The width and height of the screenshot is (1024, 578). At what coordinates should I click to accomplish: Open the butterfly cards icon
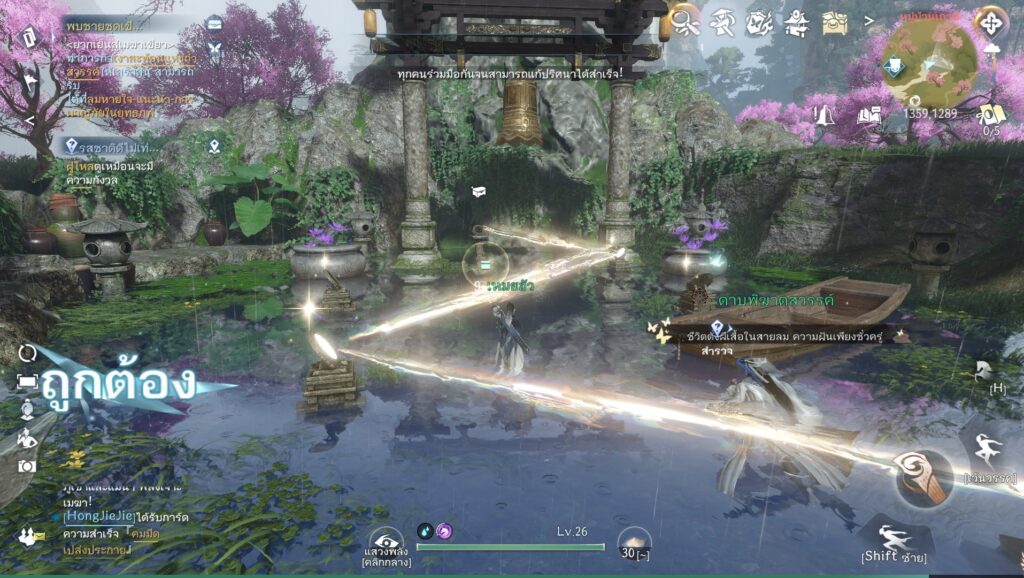759,21
